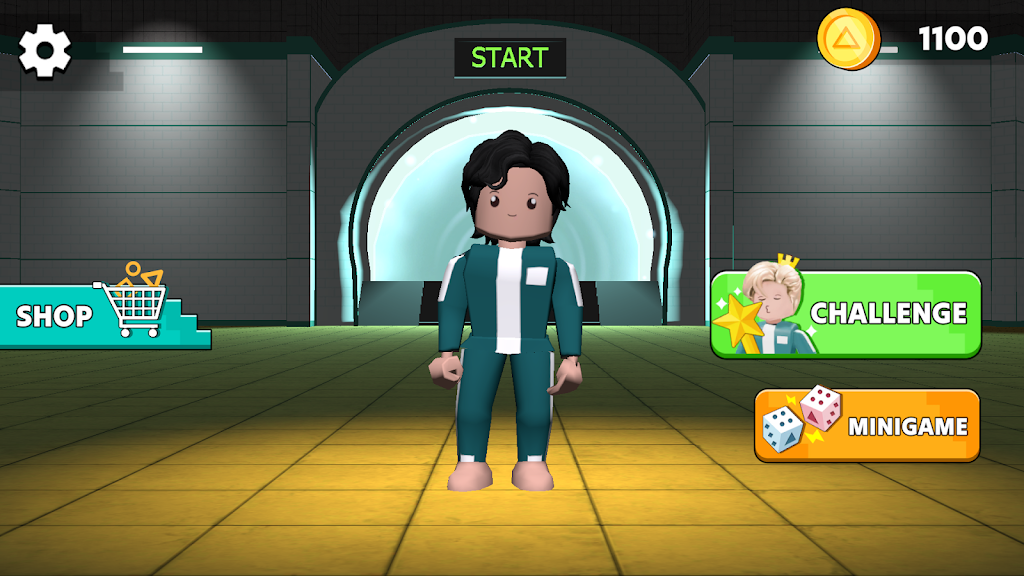This screenshot has height=576, width=1024.
Task: Open the Minigame button
Action: [x=867, y=425]
